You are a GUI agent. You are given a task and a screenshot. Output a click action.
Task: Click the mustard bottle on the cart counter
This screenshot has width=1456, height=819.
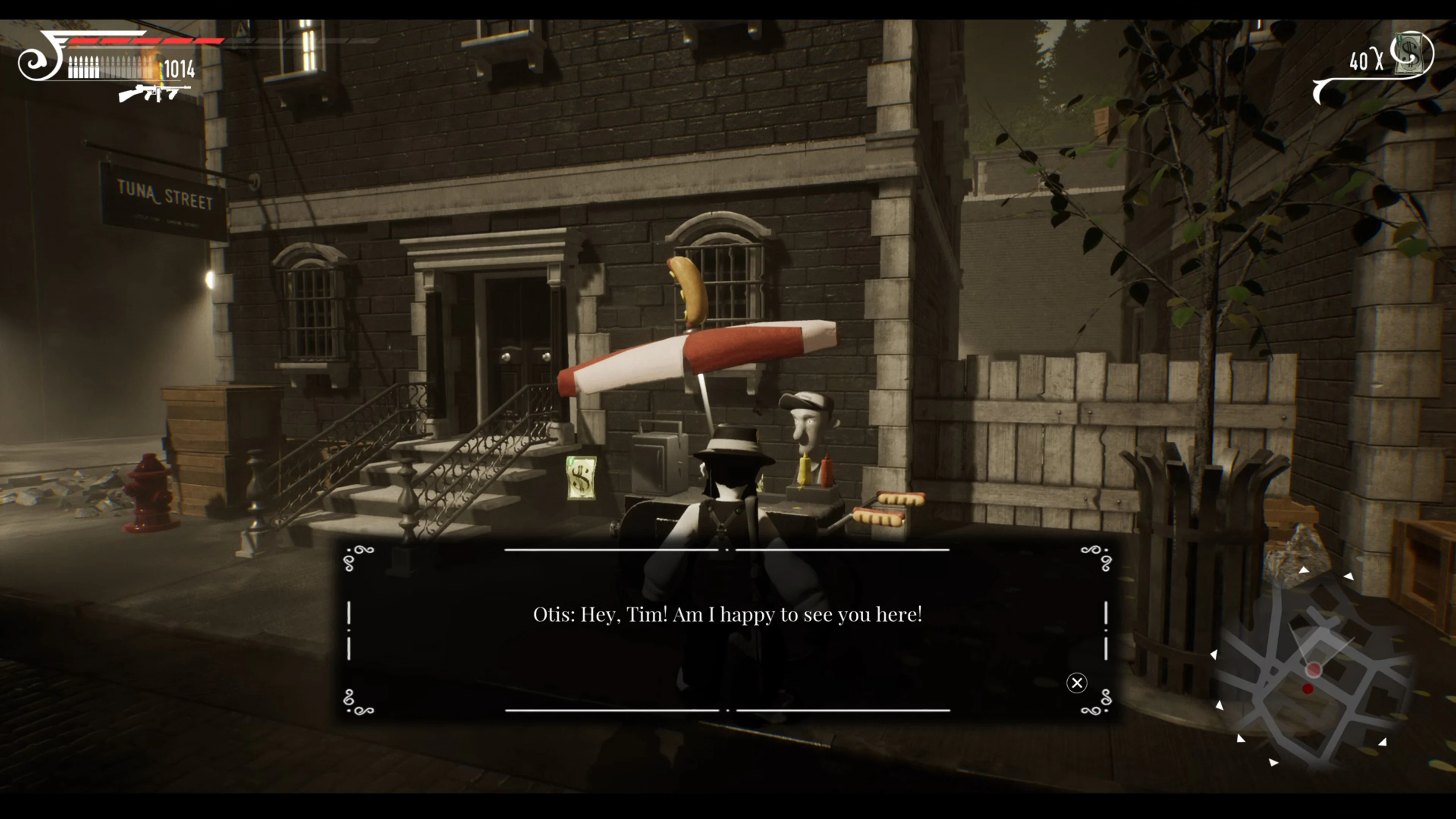[x=805, y=469]
